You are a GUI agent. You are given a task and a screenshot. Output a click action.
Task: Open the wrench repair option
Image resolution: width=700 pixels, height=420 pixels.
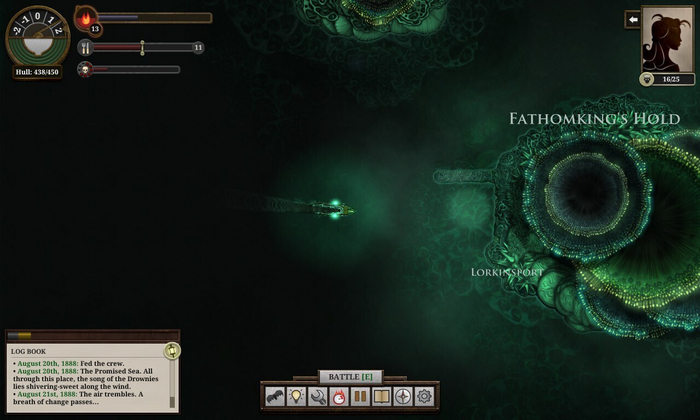click(x=318, y=397)
